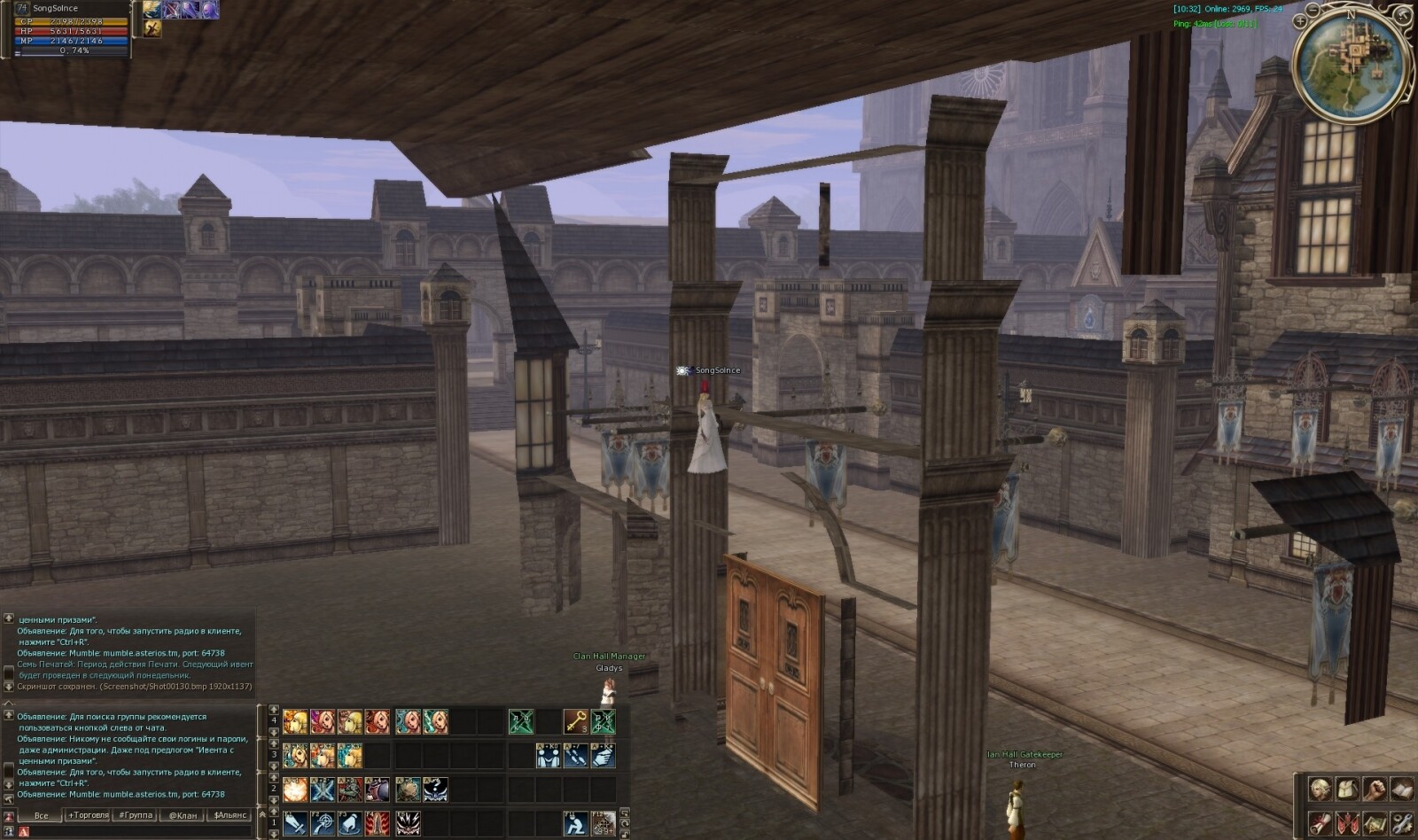Viewport: 1418px width, 840px height.
Task: Use the golden key item slot
Action: (x=575, y=721)
